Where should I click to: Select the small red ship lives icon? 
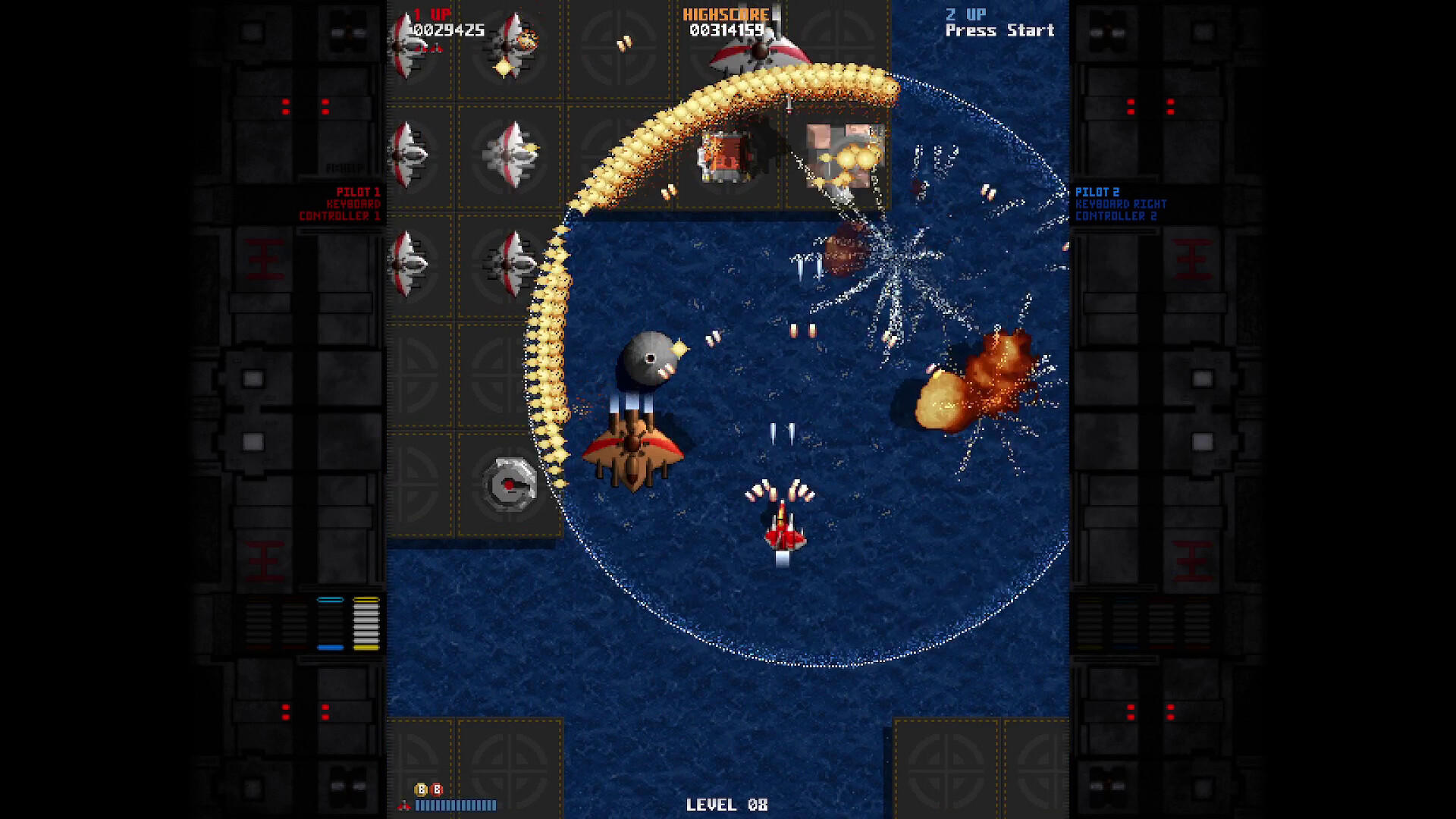pyautogui.click(x=404, y=806)
